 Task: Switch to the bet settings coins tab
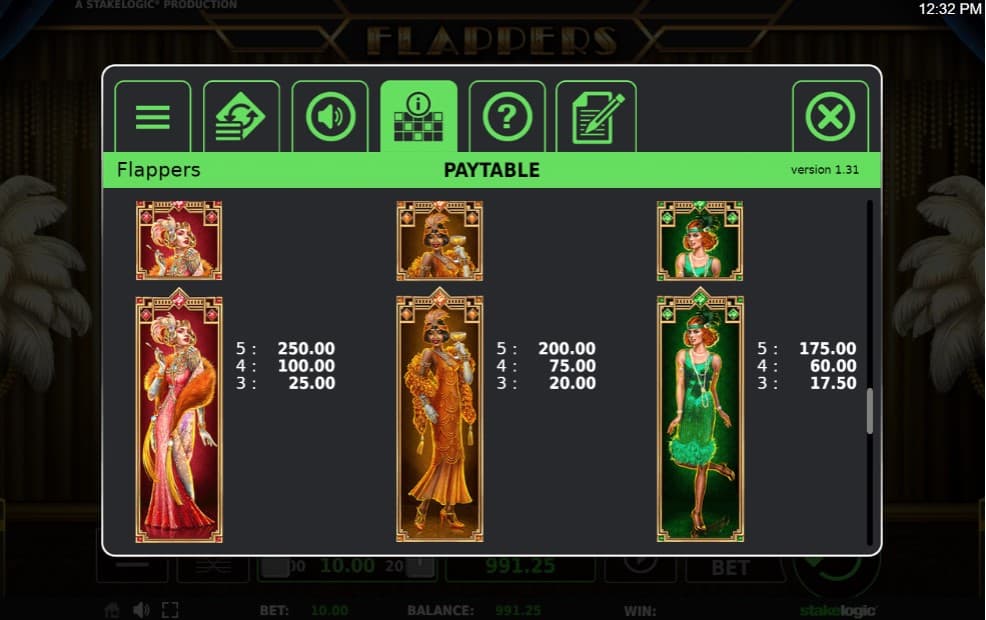(x=241, y=117)
